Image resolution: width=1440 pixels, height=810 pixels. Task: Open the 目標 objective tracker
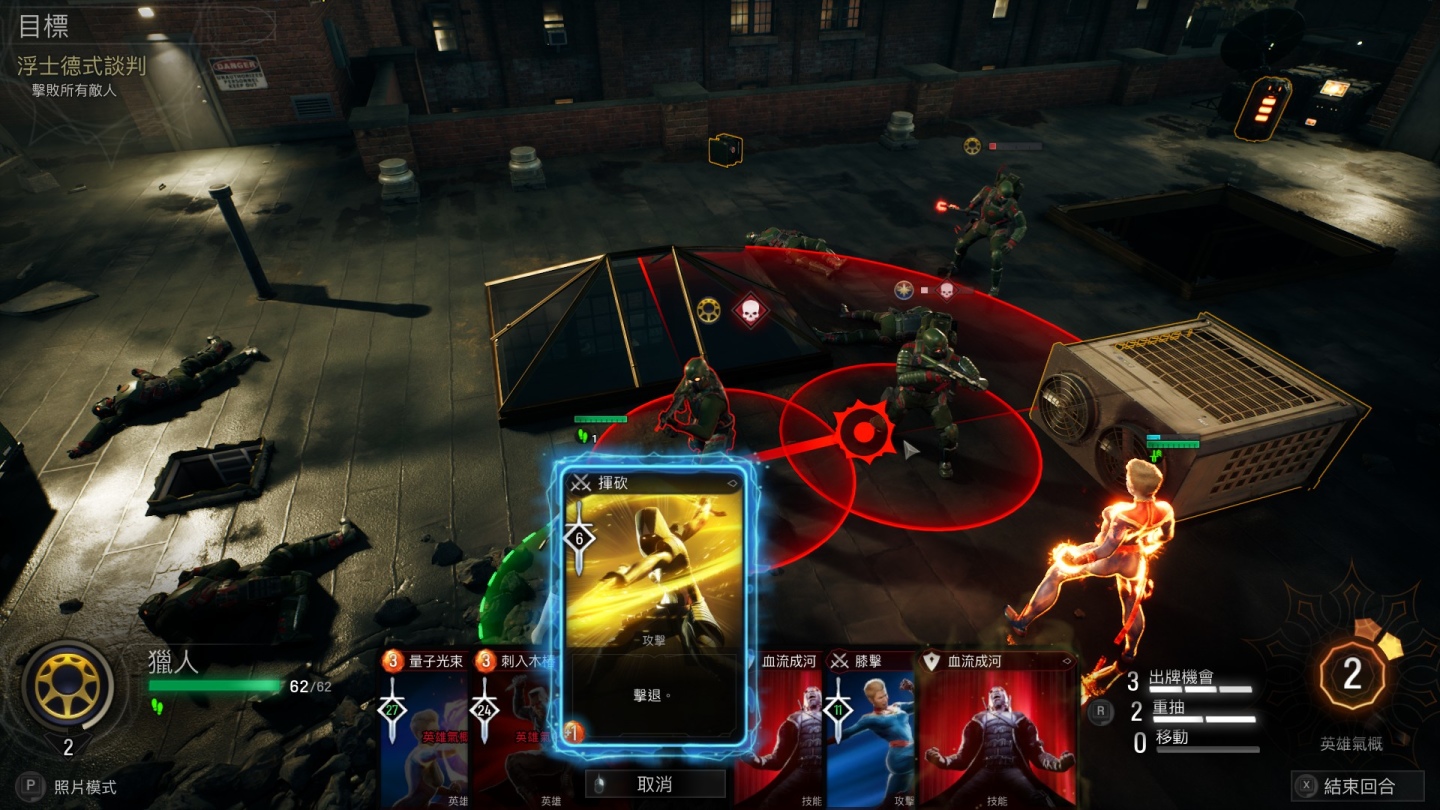pos(45,26)
